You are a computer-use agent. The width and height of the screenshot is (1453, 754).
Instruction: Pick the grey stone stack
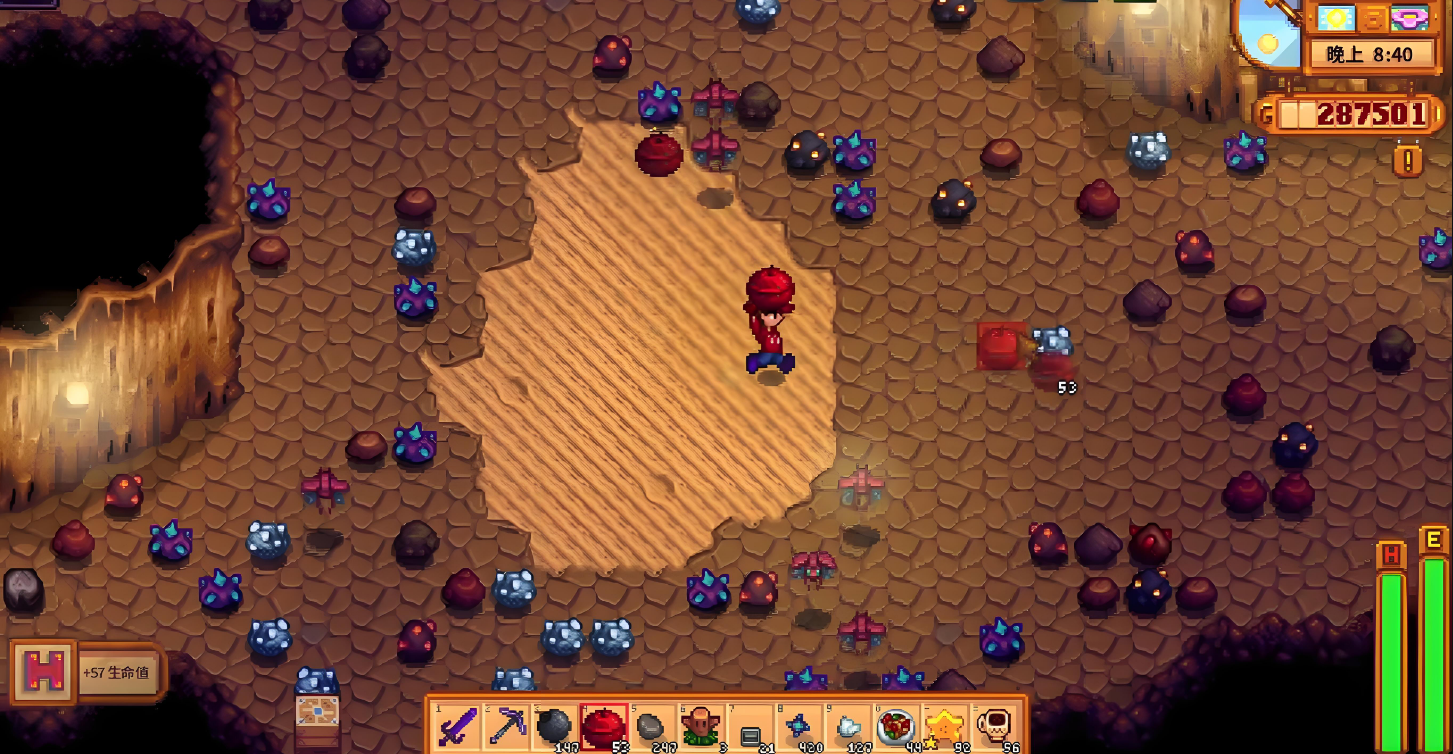pyautogui.click(x=652, y=727)
